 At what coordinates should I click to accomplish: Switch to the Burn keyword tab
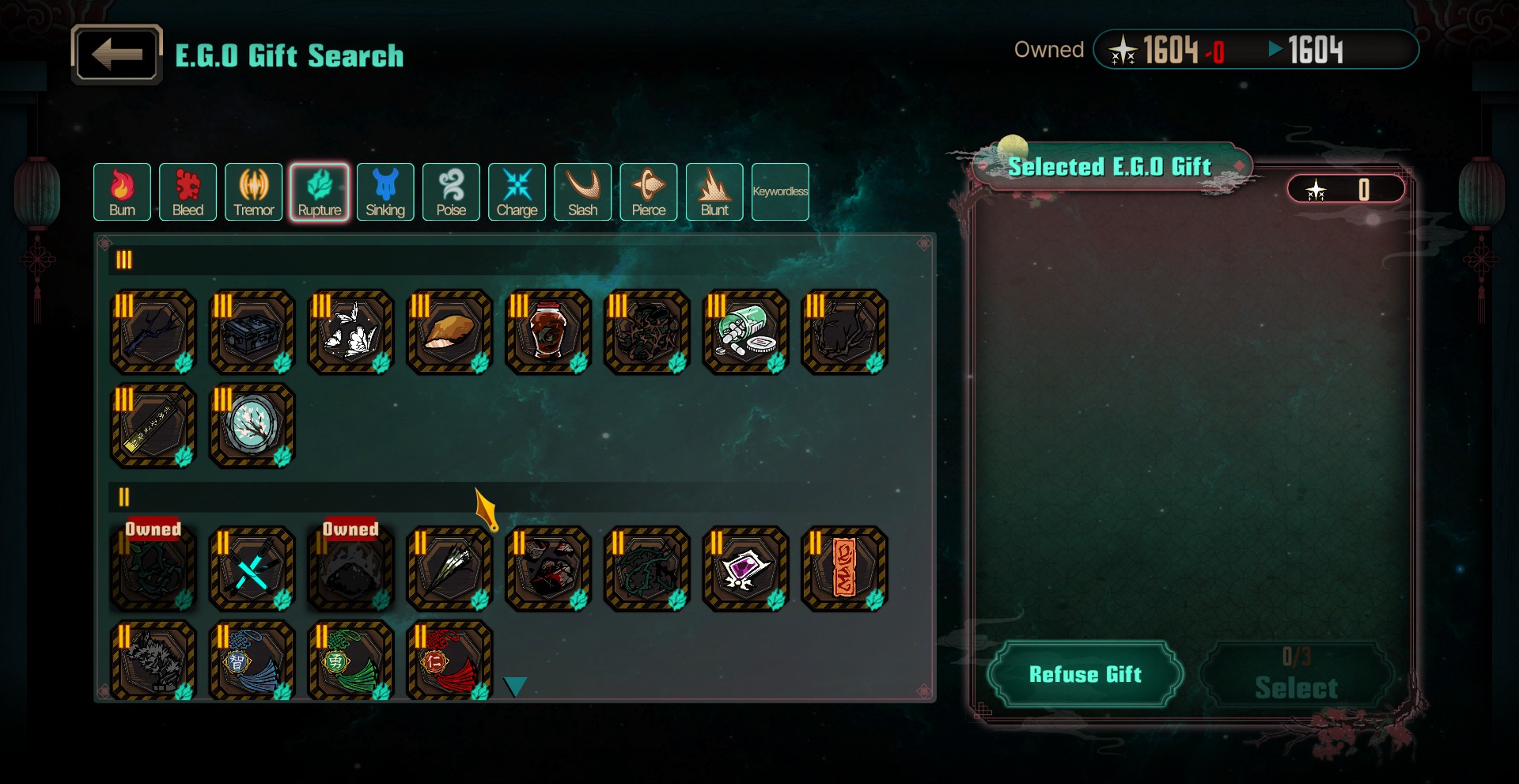pos(122,191)
